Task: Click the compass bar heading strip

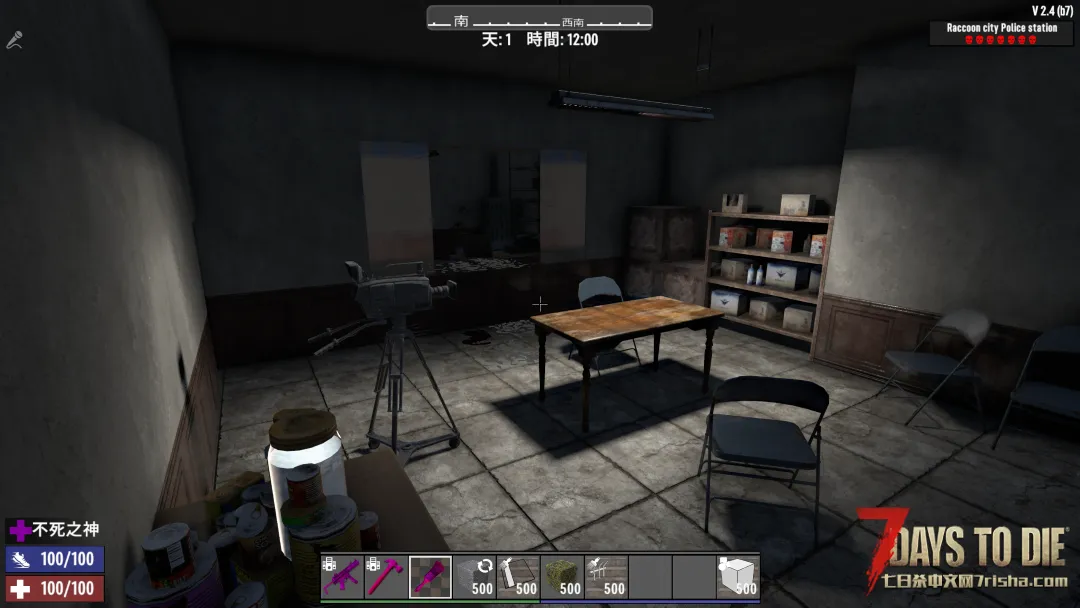Action: pyautogui.click(x=539, y=19)
